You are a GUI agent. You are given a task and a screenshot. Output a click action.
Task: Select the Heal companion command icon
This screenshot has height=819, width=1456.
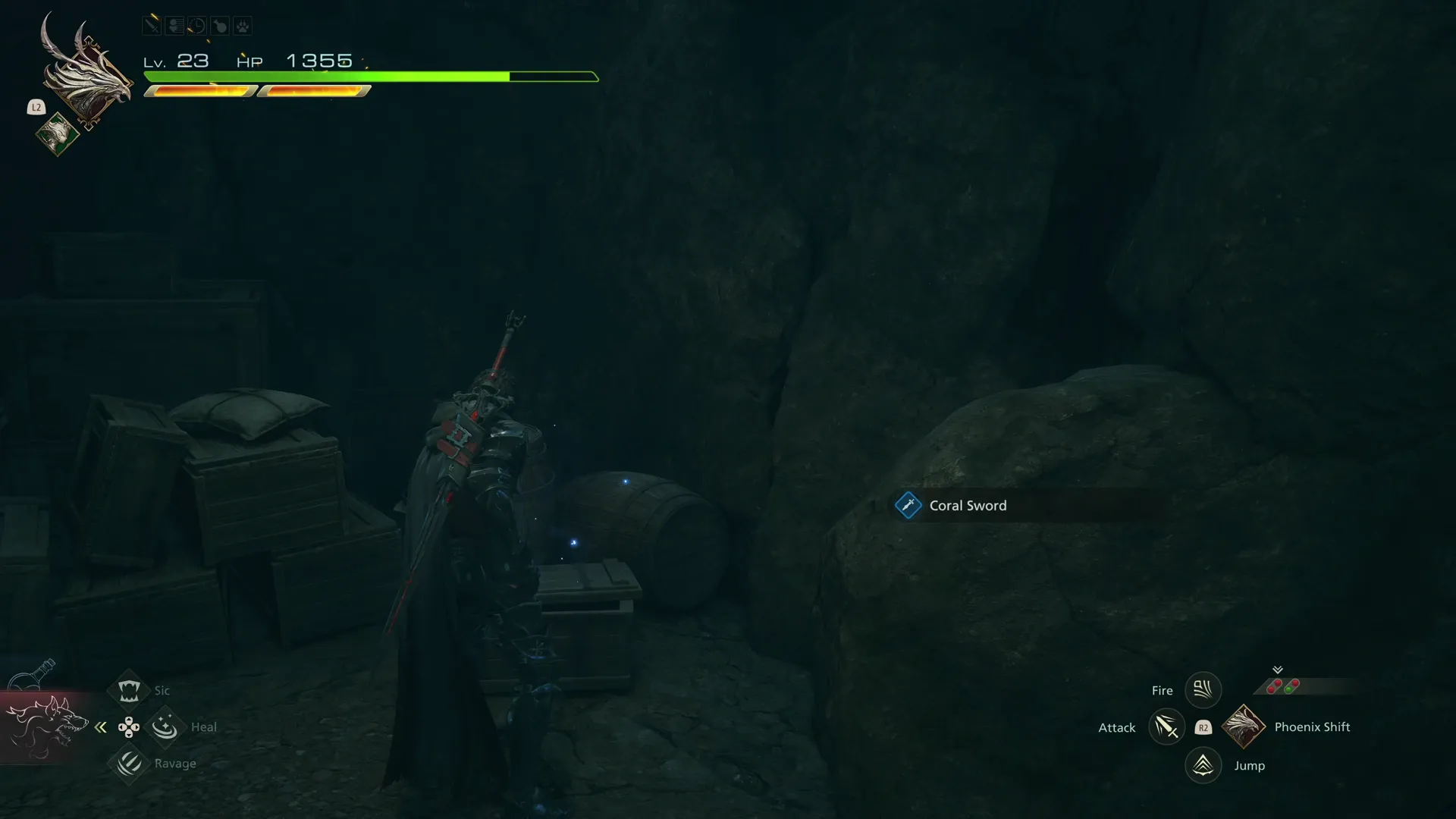tap(165, 726)
